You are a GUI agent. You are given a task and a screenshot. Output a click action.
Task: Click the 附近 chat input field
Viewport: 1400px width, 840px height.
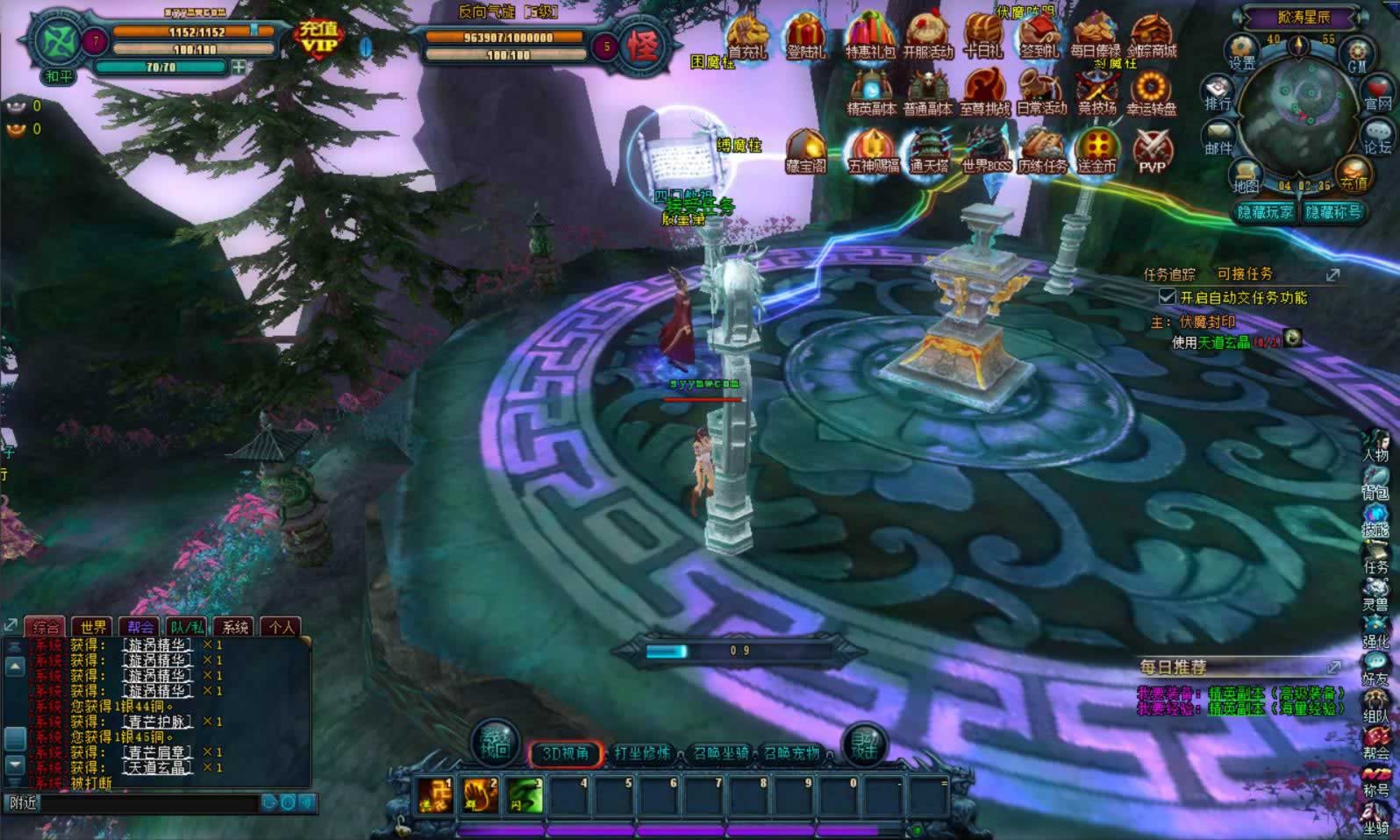click(149, 802)
